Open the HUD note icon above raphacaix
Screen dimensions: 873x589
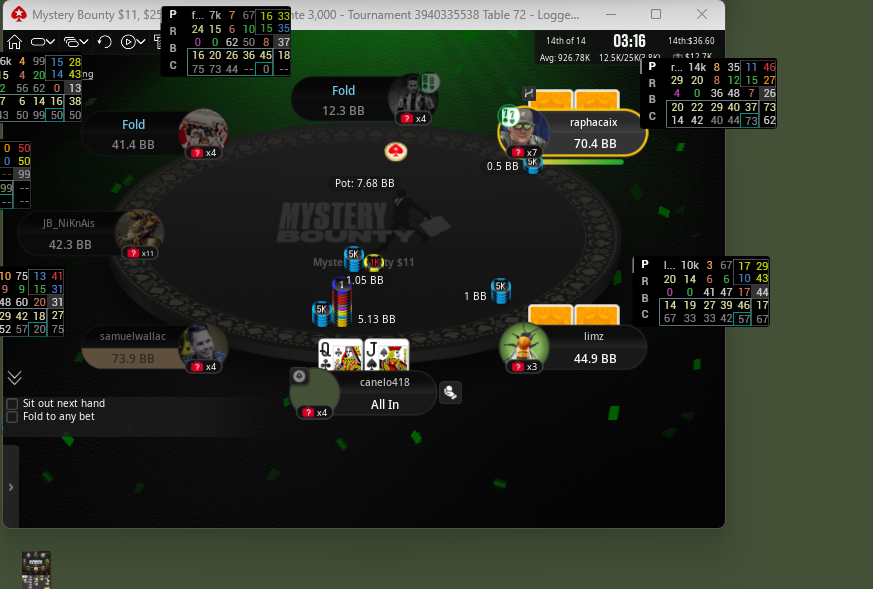pyautogui.click(x=529, y=94)
